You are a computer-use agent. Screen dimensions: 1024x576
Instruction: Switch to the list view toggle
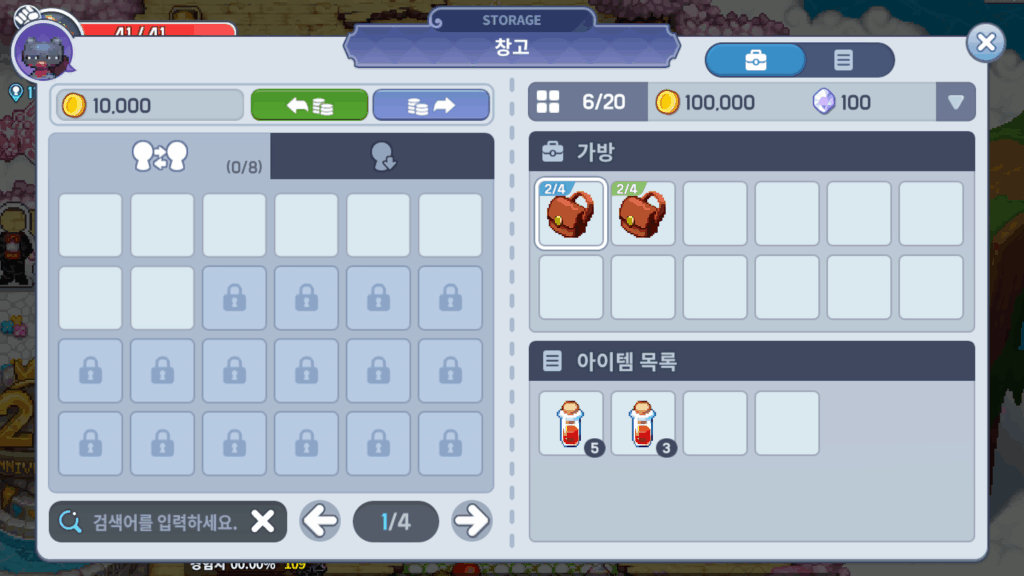(x=843, y=60)
